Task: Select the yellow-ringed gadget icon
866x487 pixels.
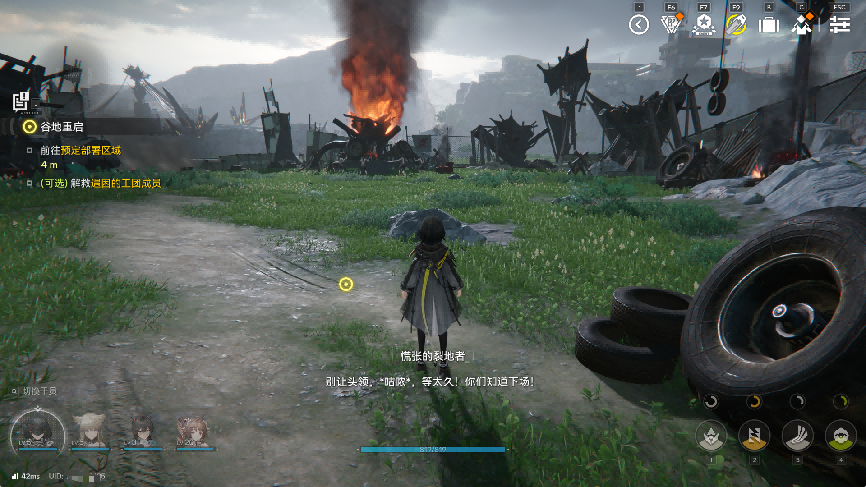Action: pos(736,24)
